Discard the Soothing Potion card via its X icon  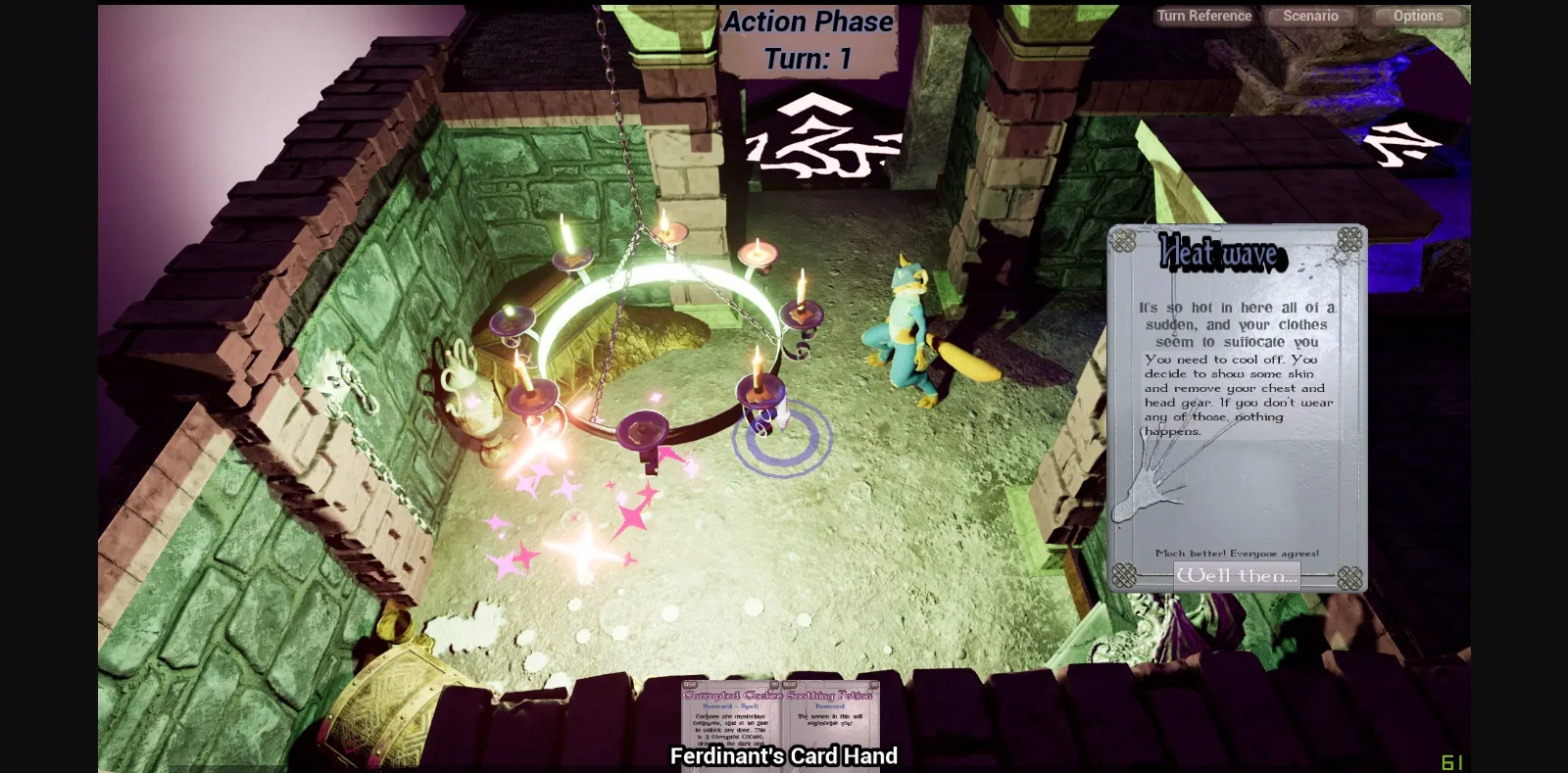point(874,684)
